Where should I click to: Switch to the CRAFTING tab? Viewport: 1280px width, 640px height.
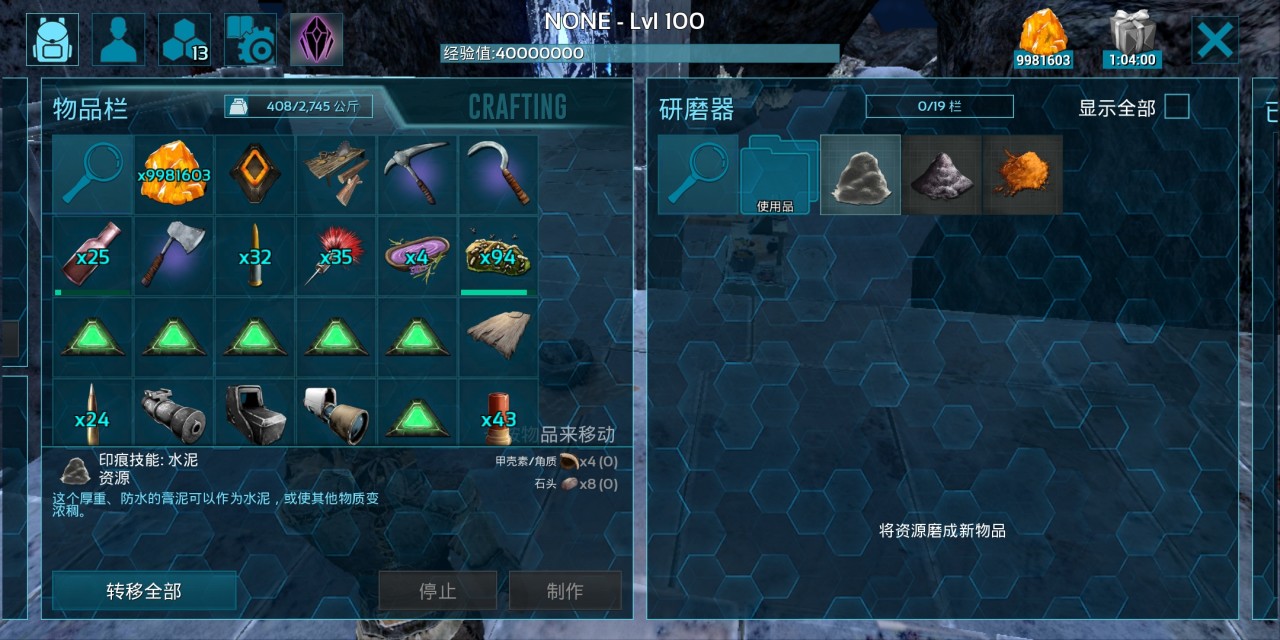click(x=517, y=107)
